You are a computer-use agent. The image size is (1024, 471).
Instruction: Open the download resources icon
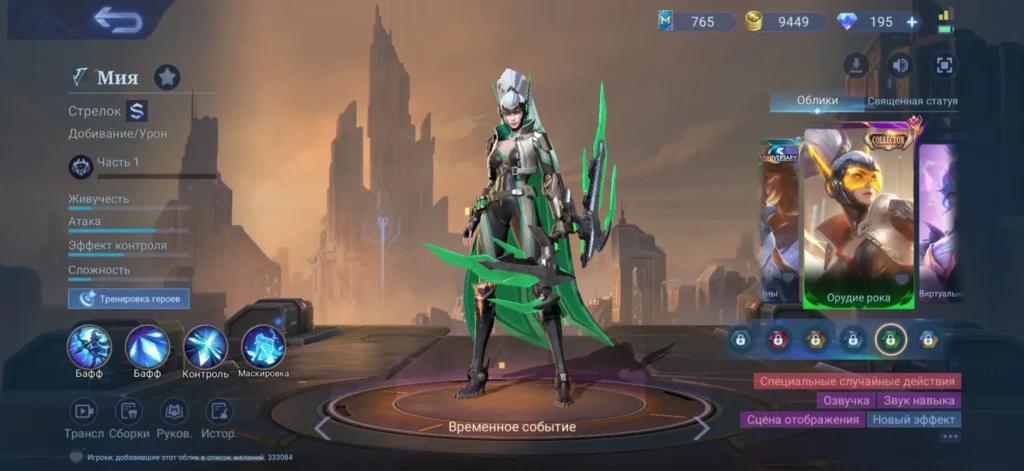[855, 66]
